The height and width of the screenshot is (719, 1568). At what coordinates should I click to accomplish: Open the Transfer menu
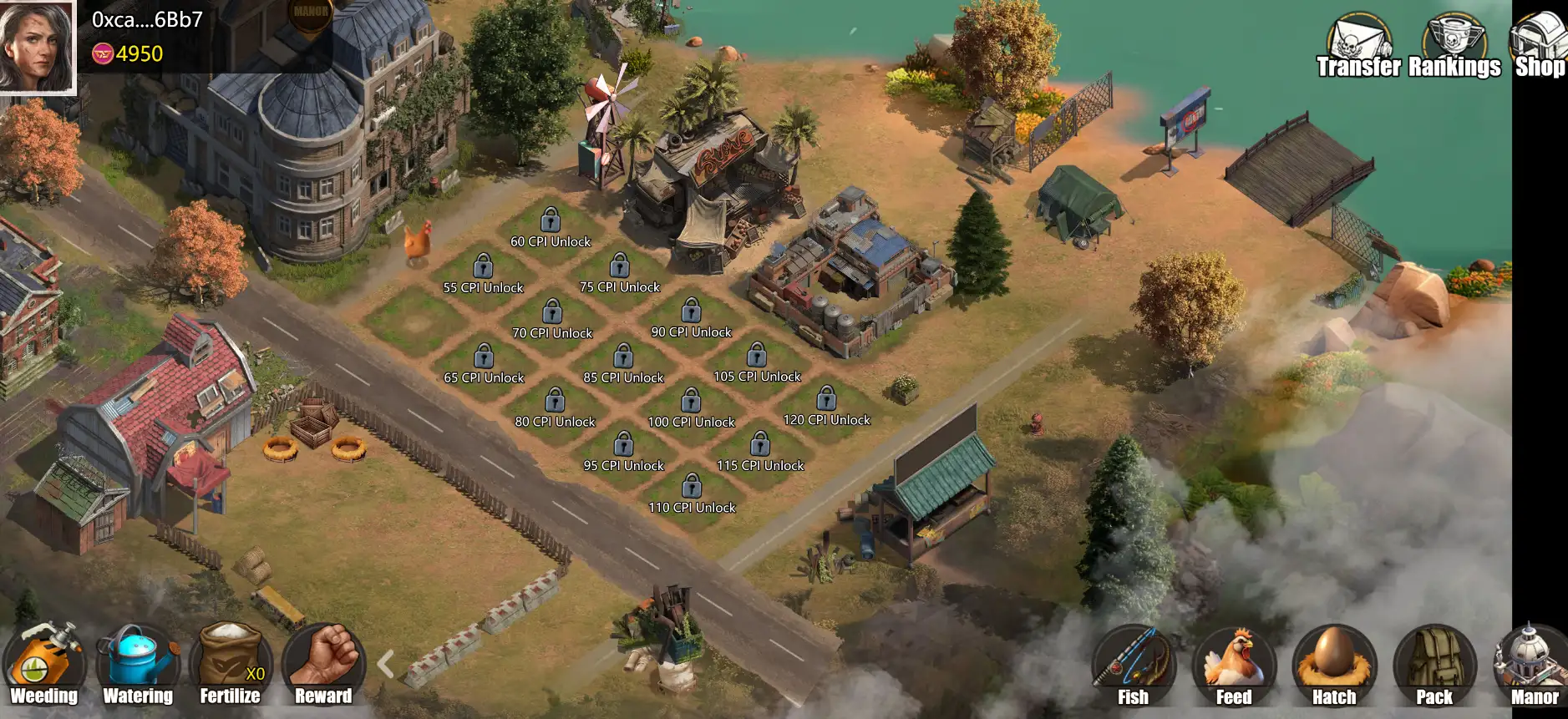click(x=1358, y=48)
